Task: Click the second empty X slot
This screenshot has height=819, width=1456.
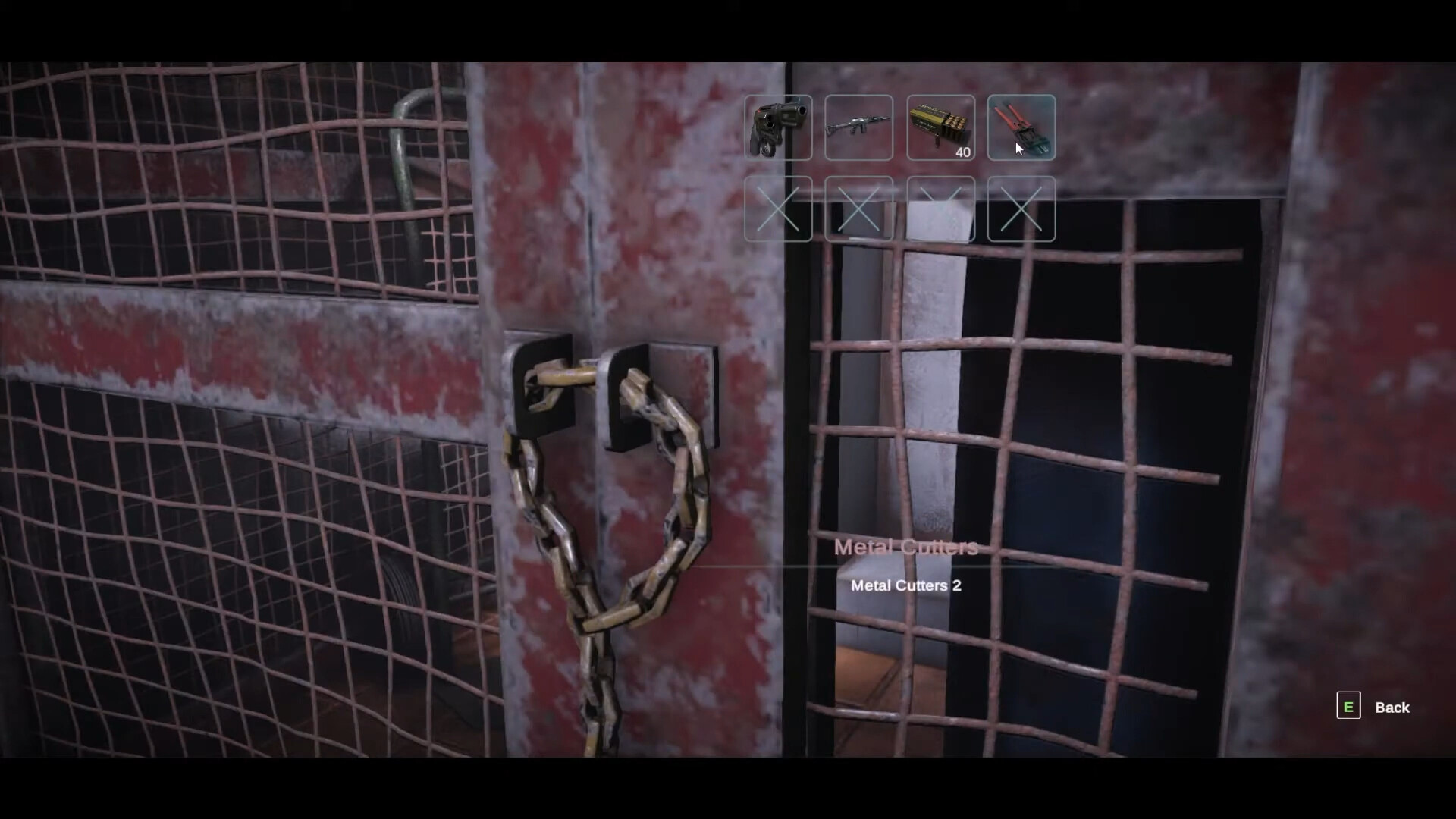Action: coord(859,210)
